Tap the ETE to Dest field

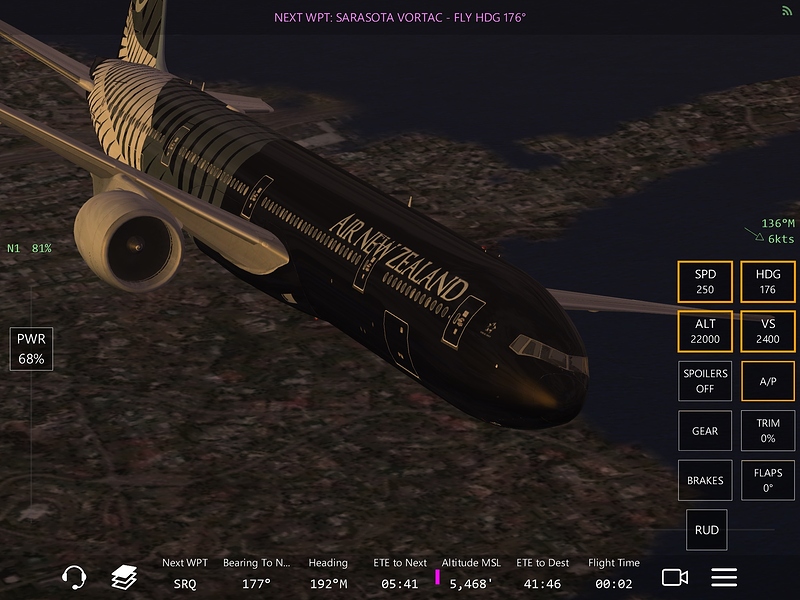(x=545, y=574)
